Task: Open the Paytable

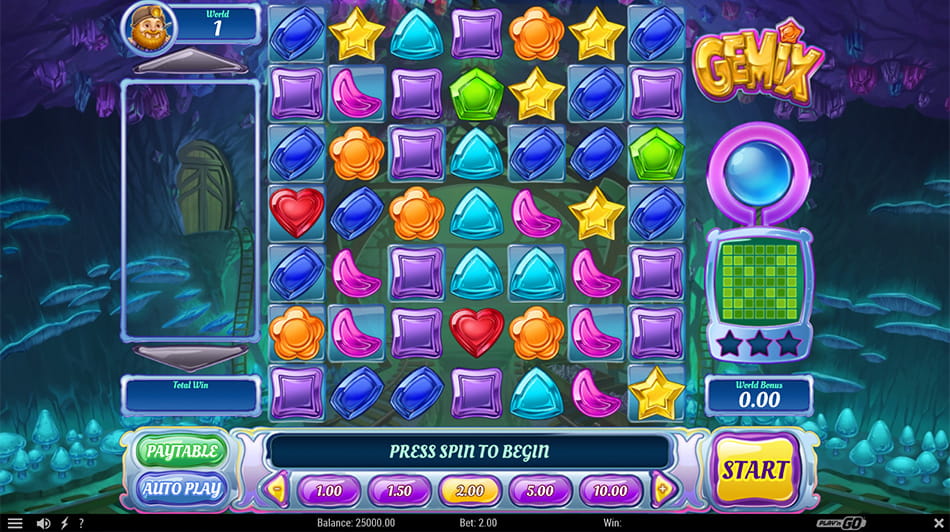Action: click(x=181, y=451)
